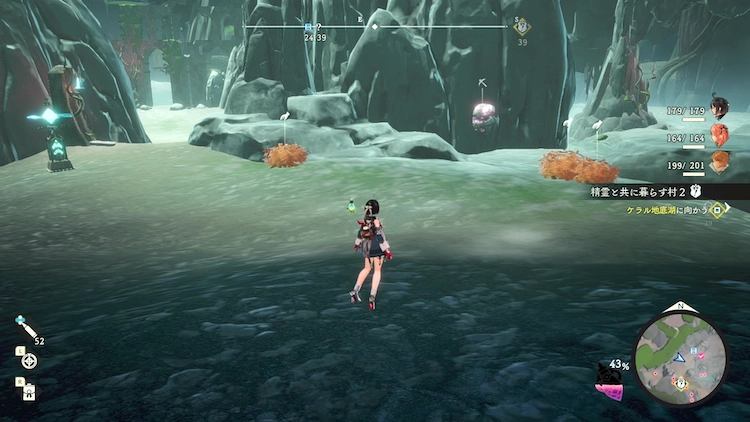Open the backpack bag icon
Screen dimensions: 750x422
[29, 391]
